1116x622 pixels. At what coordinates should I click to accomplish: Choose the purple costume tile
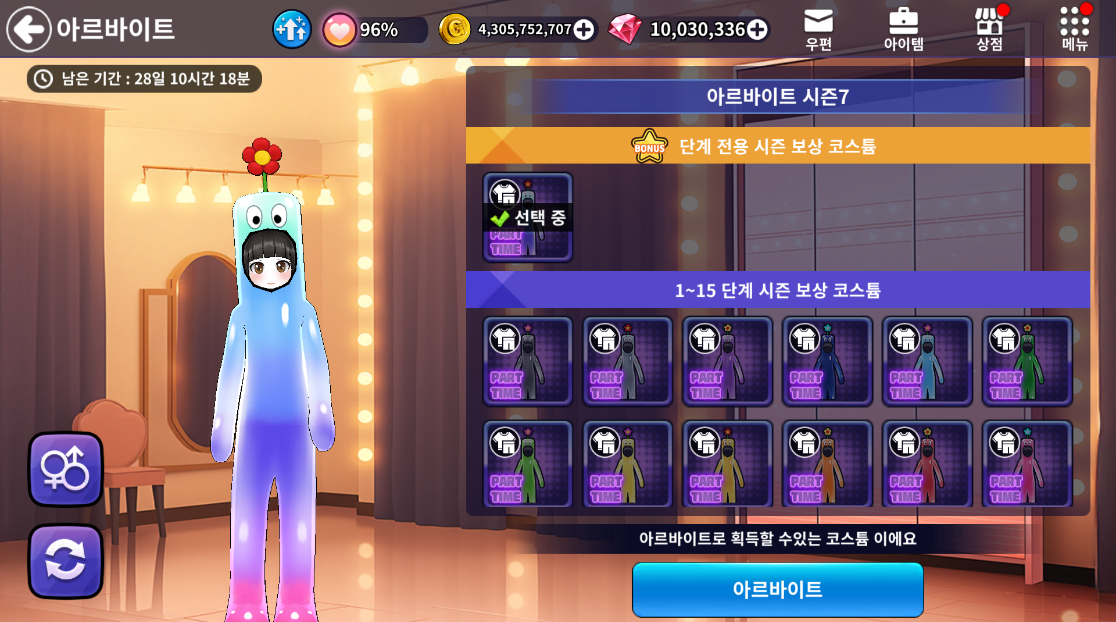coord(728,361)
